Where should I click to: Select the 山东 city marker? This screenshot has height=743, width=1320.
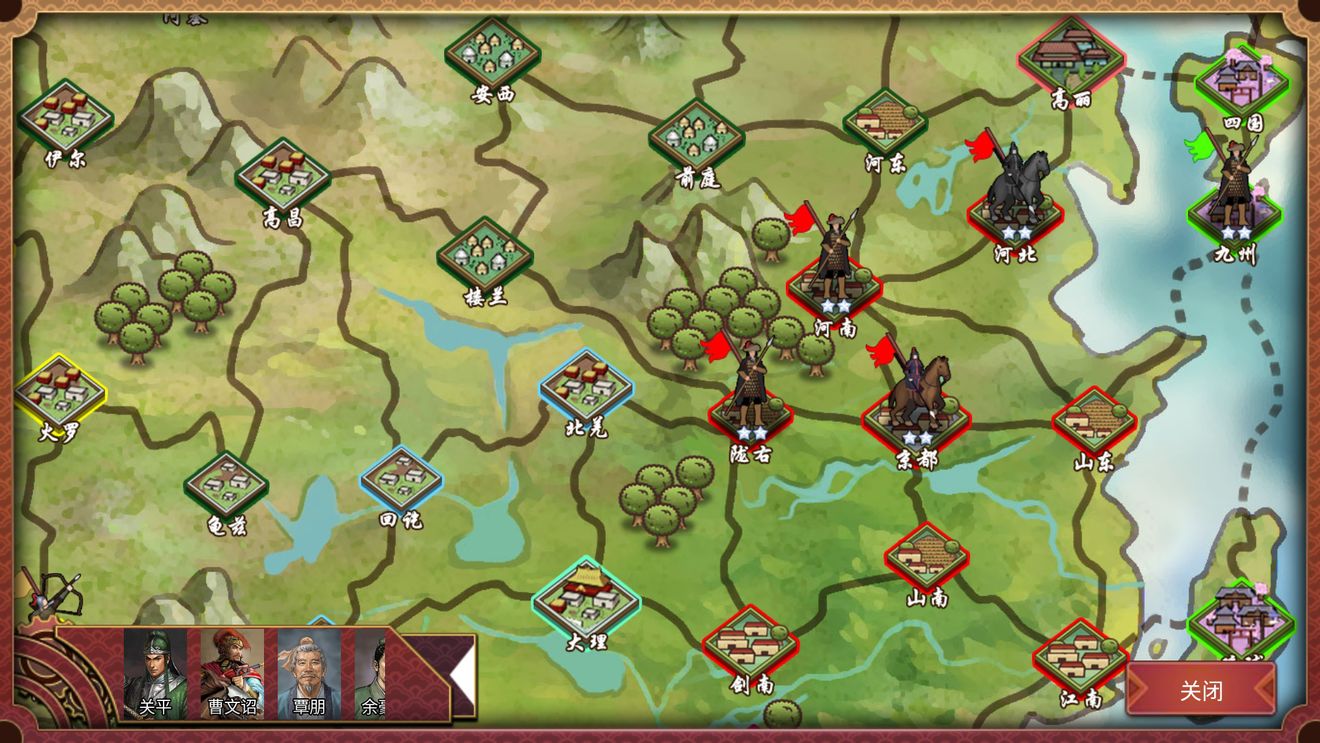1094,421
